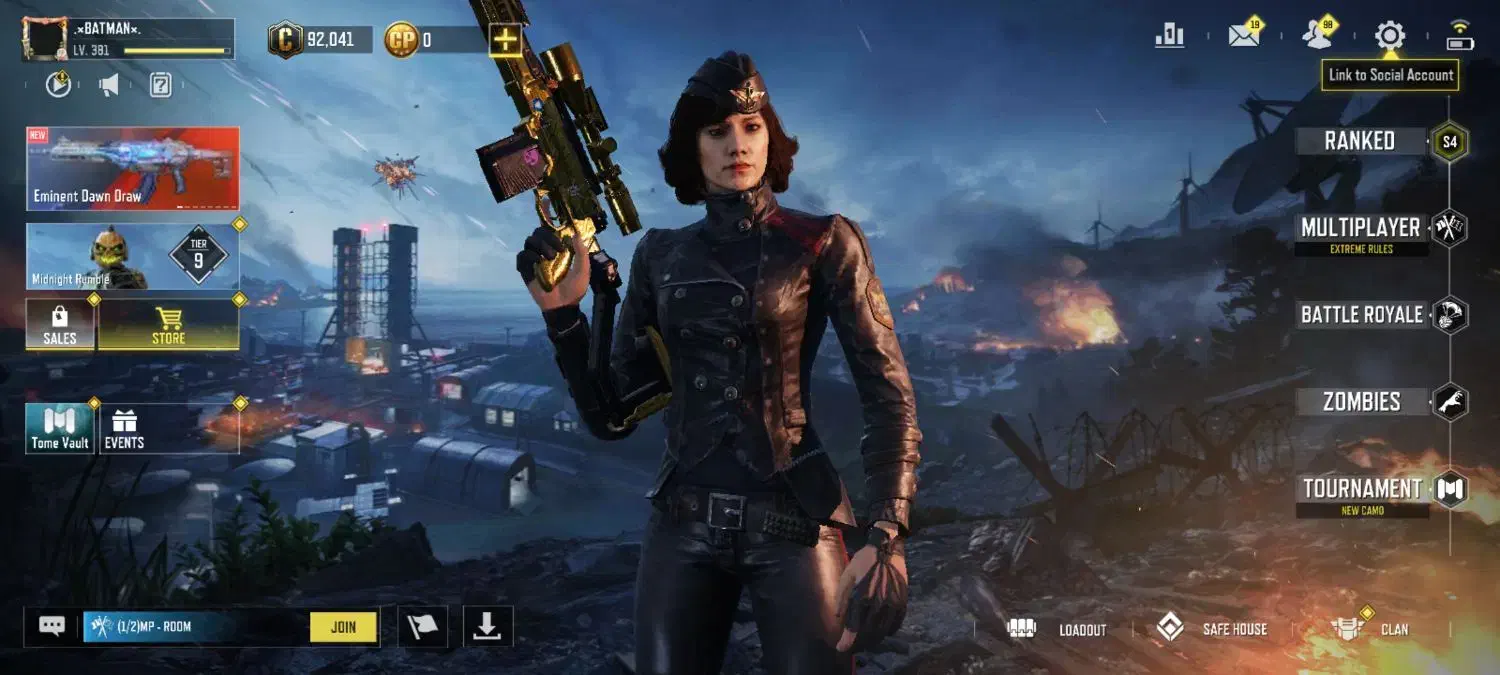This screenshot has height=675, width=1500.
Task: Show the Events page
Action: tap(125, 429)
